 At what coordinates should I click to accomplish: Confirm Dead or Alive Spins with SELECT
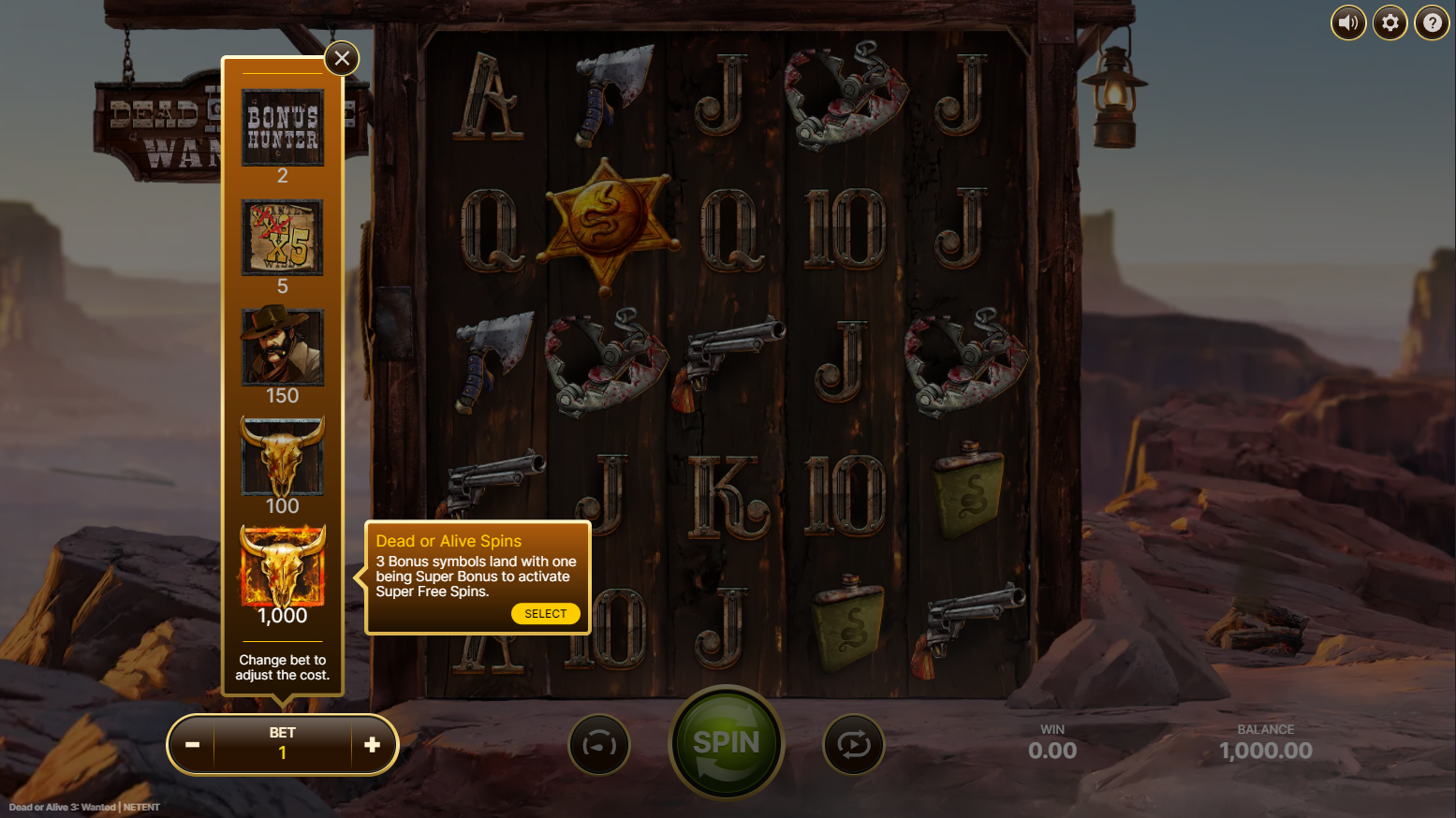[545, 614]
